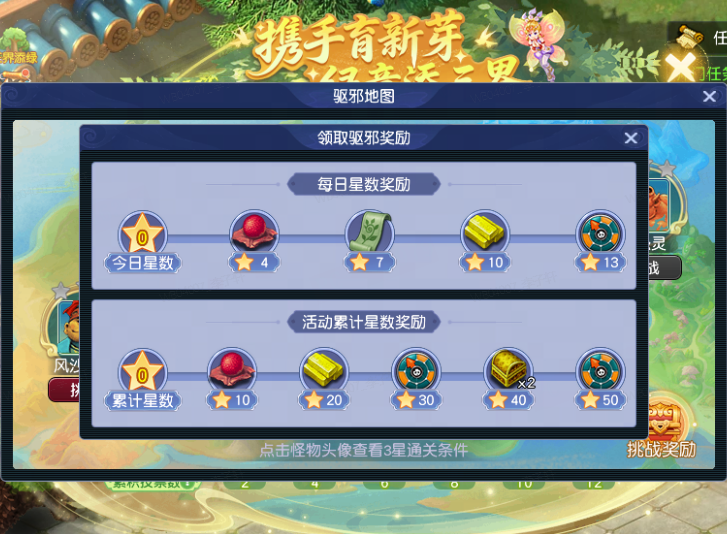Viewport: 727px width, 534px height.
Task: Close the 驱邪地图 window
Action: point(709,97)
